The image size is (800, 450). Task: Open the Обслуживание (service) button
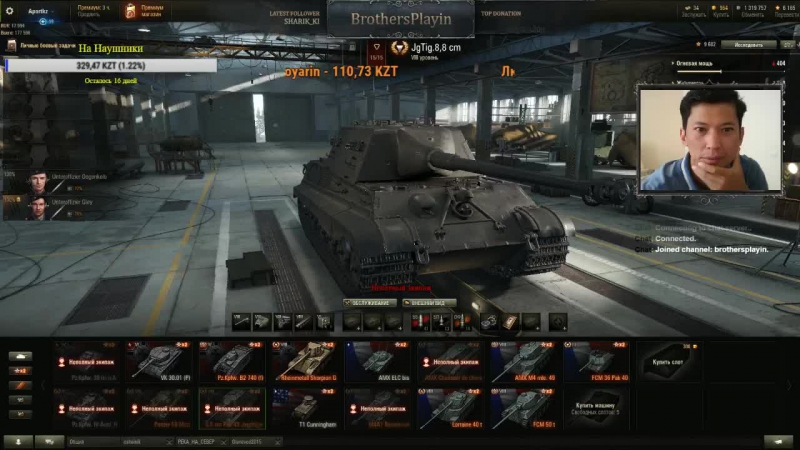[x=369, y=302]
